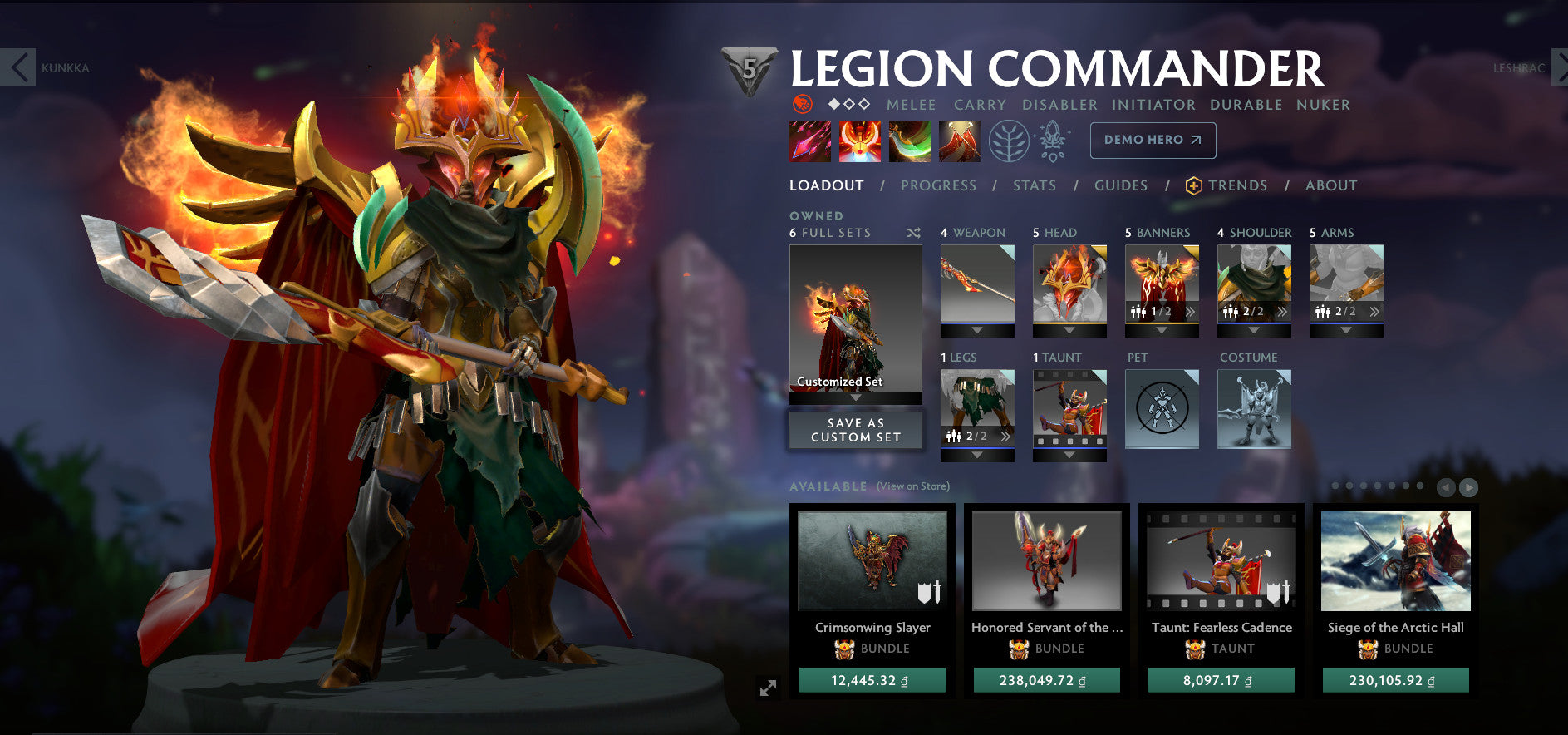Open the Guides tab
The height and width of the screenshot is (735, 1568).
point(1120,185)
